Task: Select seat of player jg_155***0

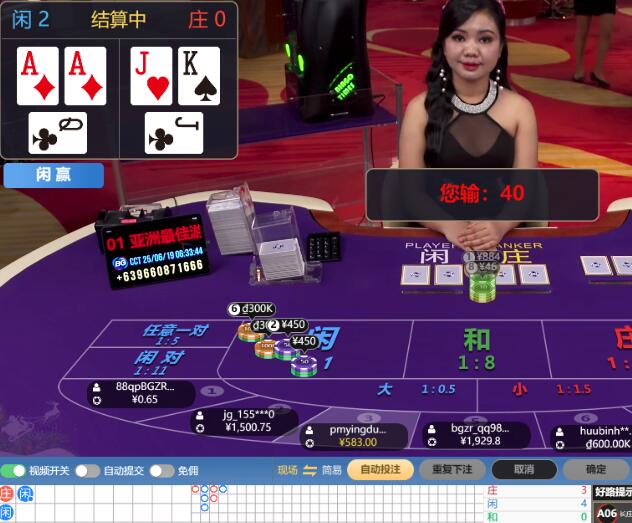Action: pyautogui.click(x=243, y=421)
